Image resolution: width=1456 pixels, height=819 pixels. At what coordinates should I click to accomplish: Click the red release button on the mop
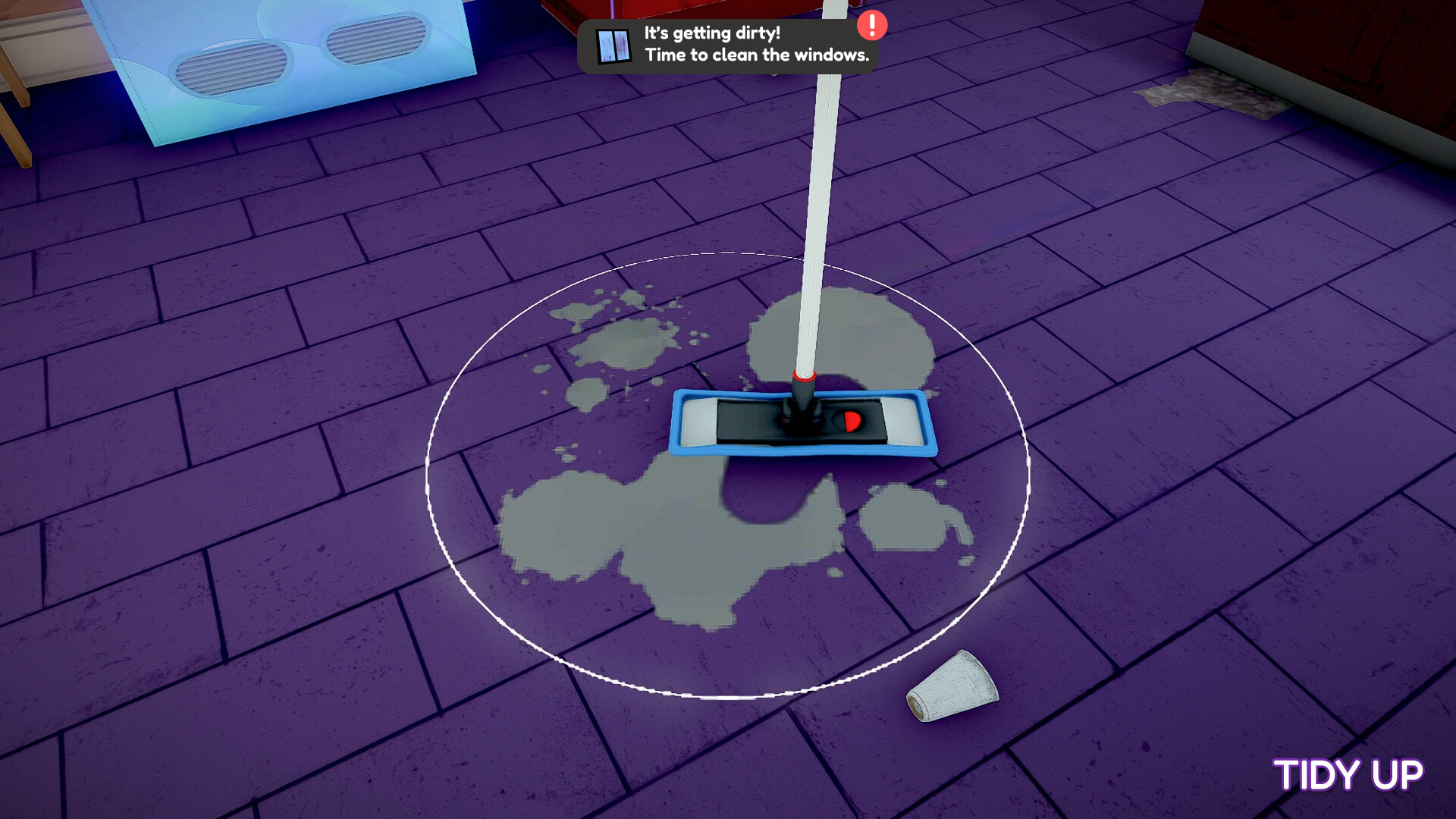(x=851, y=420)
